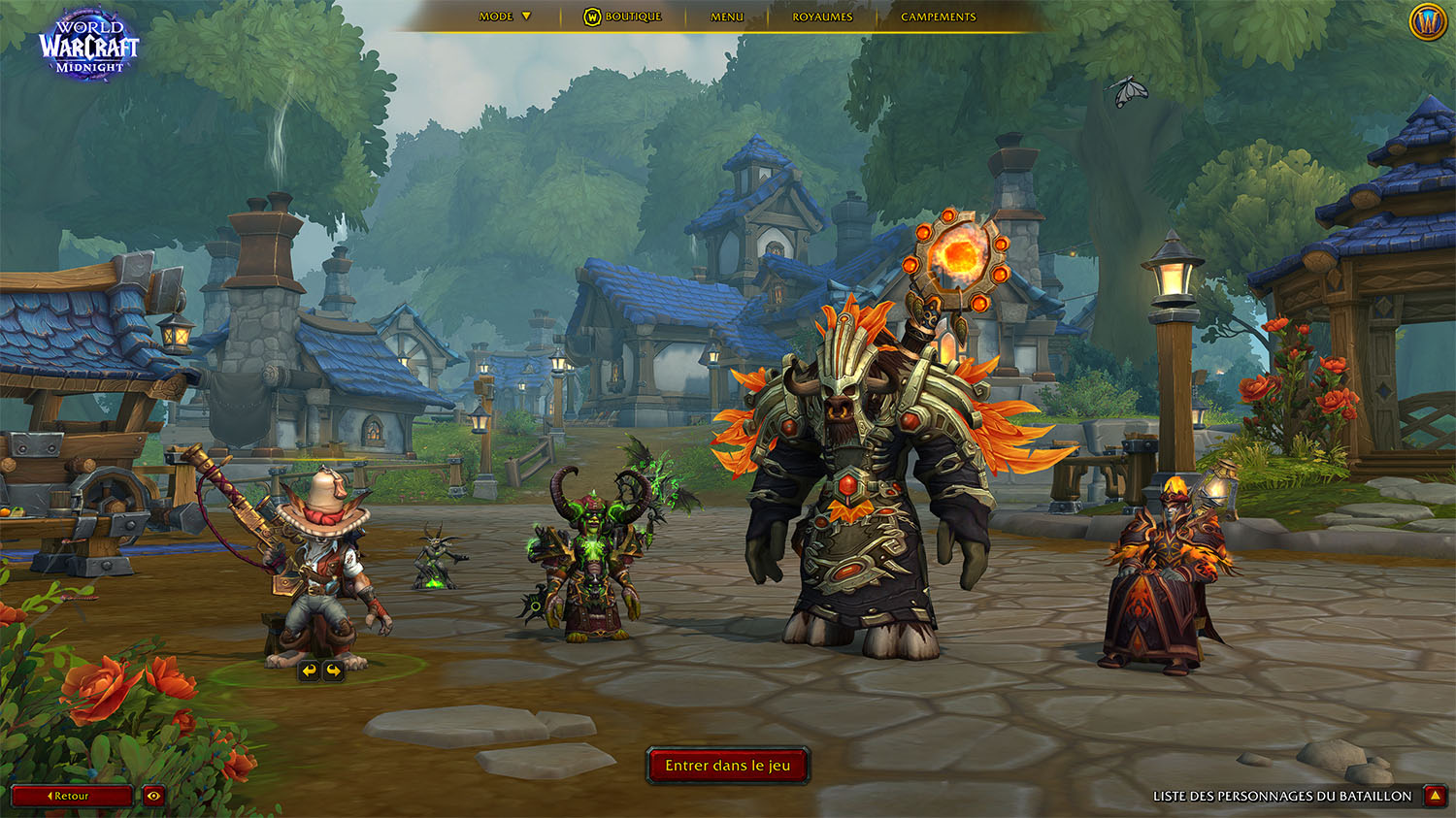Expand the Liste des personnages du bataillon

tap(1435, 796)
